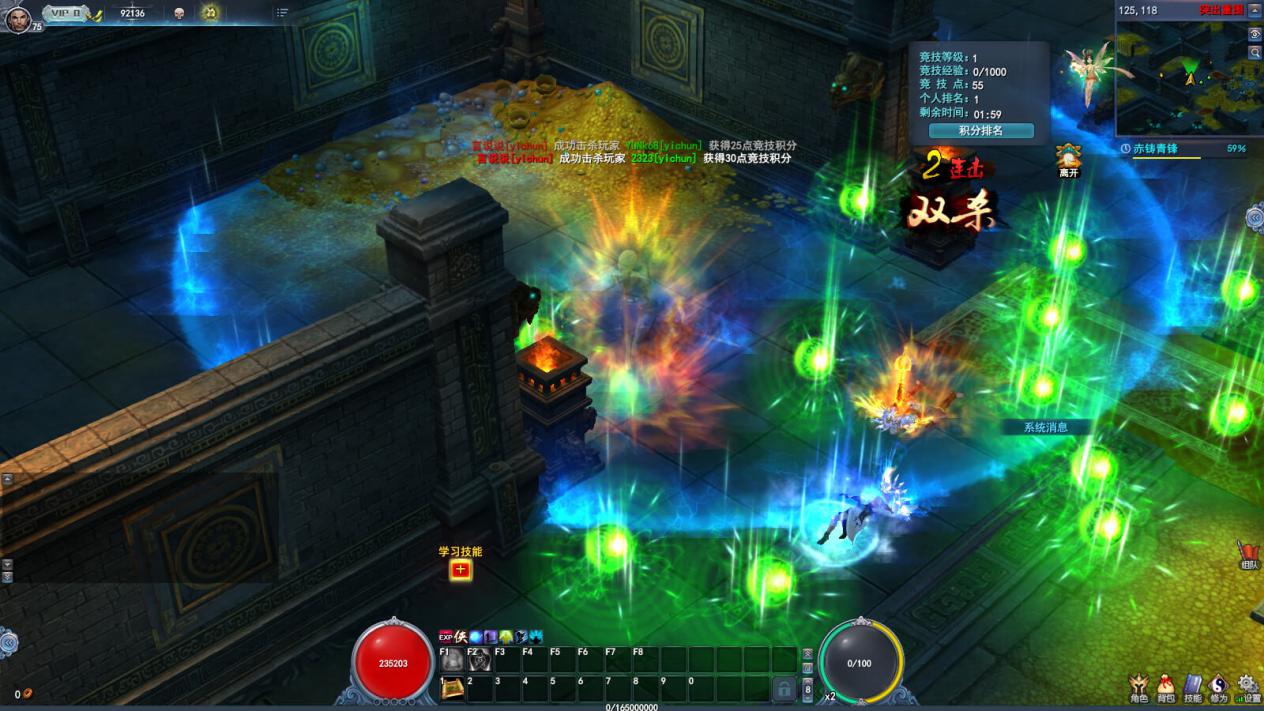Viewport: 1264px width, 711px height.
Task: Open the 系统消息 system message tab
Action: pos(1045,427)
